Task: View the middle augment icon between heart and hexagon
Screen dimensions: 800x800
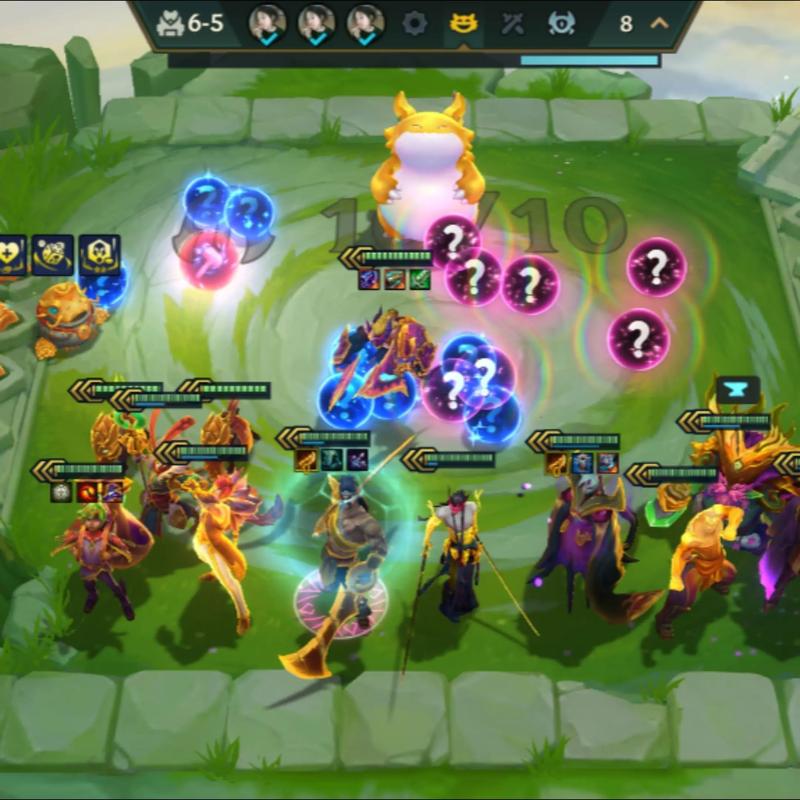Action: [x=52, y=255]
